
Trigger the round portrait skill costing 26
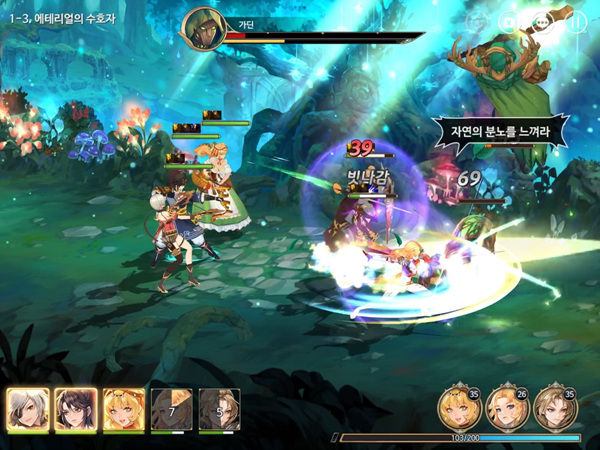(506, 405)
